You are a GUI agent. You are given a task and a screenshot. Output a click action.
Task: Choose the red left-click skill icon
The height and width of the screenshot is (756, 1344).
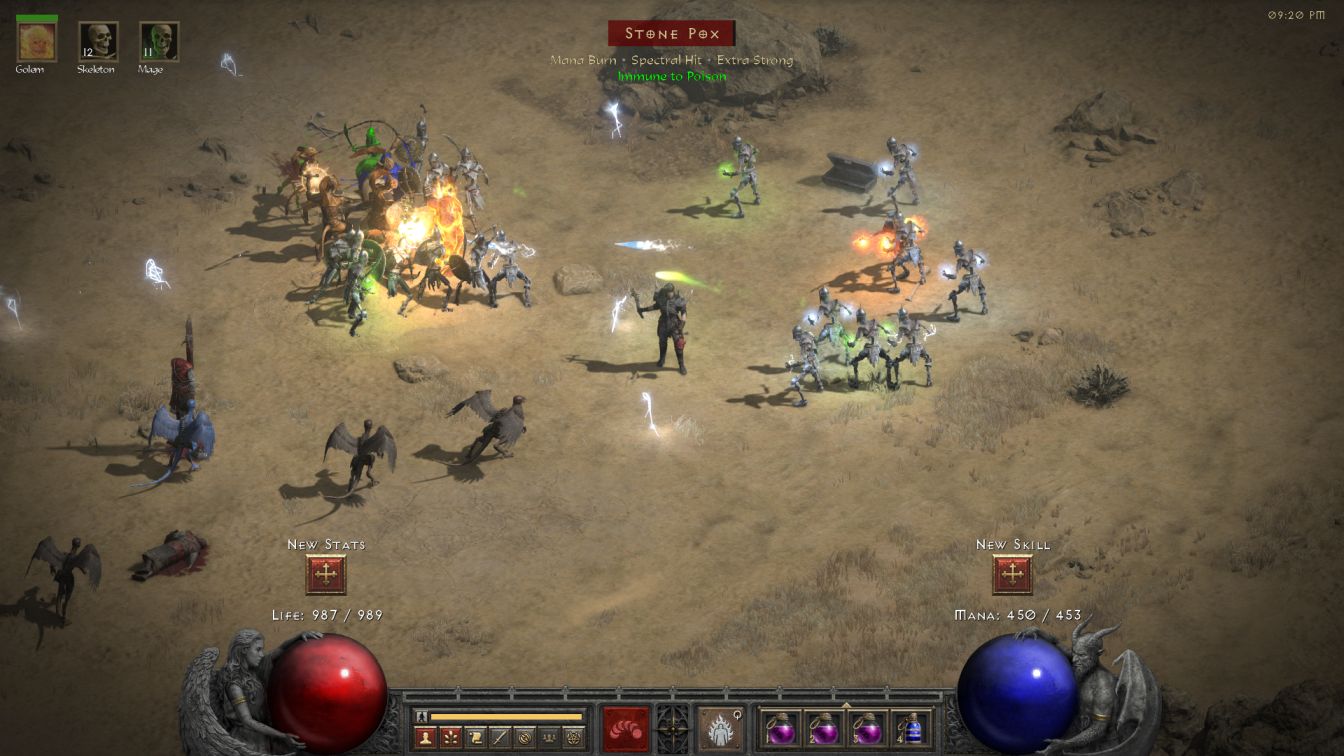(x=625, y=727)
